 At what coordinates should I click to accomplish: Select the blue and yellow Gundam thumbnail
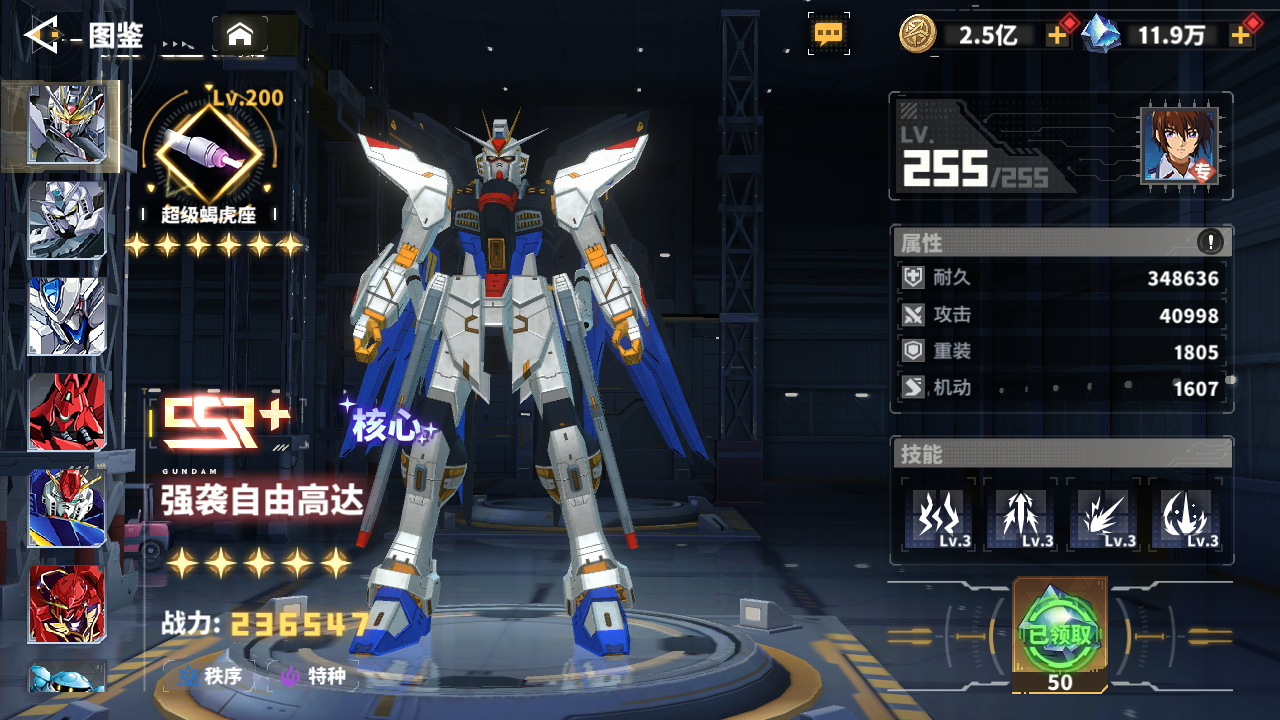tap(67, 508)
